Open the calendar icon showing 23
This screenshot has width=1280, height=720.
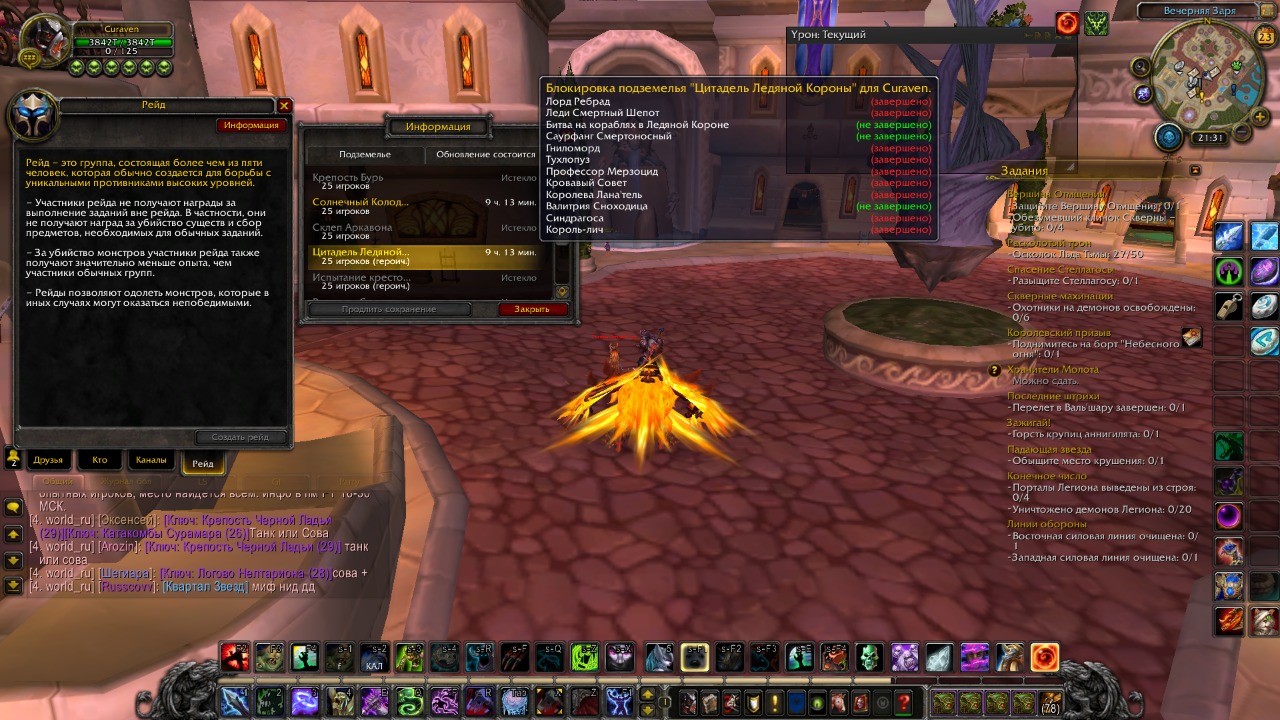1265,37
